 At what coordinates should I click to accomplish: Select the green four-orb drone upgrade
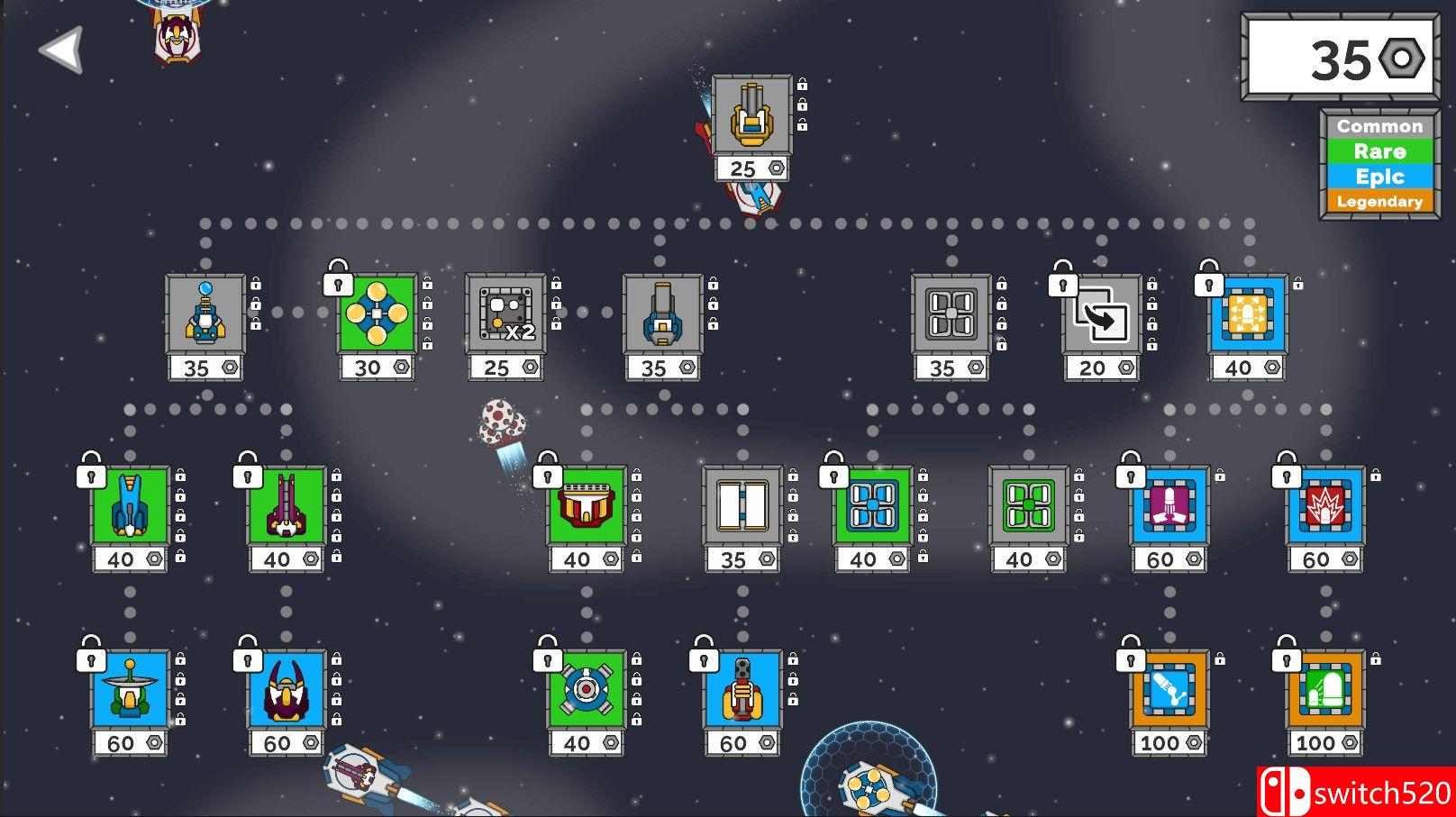376,313
